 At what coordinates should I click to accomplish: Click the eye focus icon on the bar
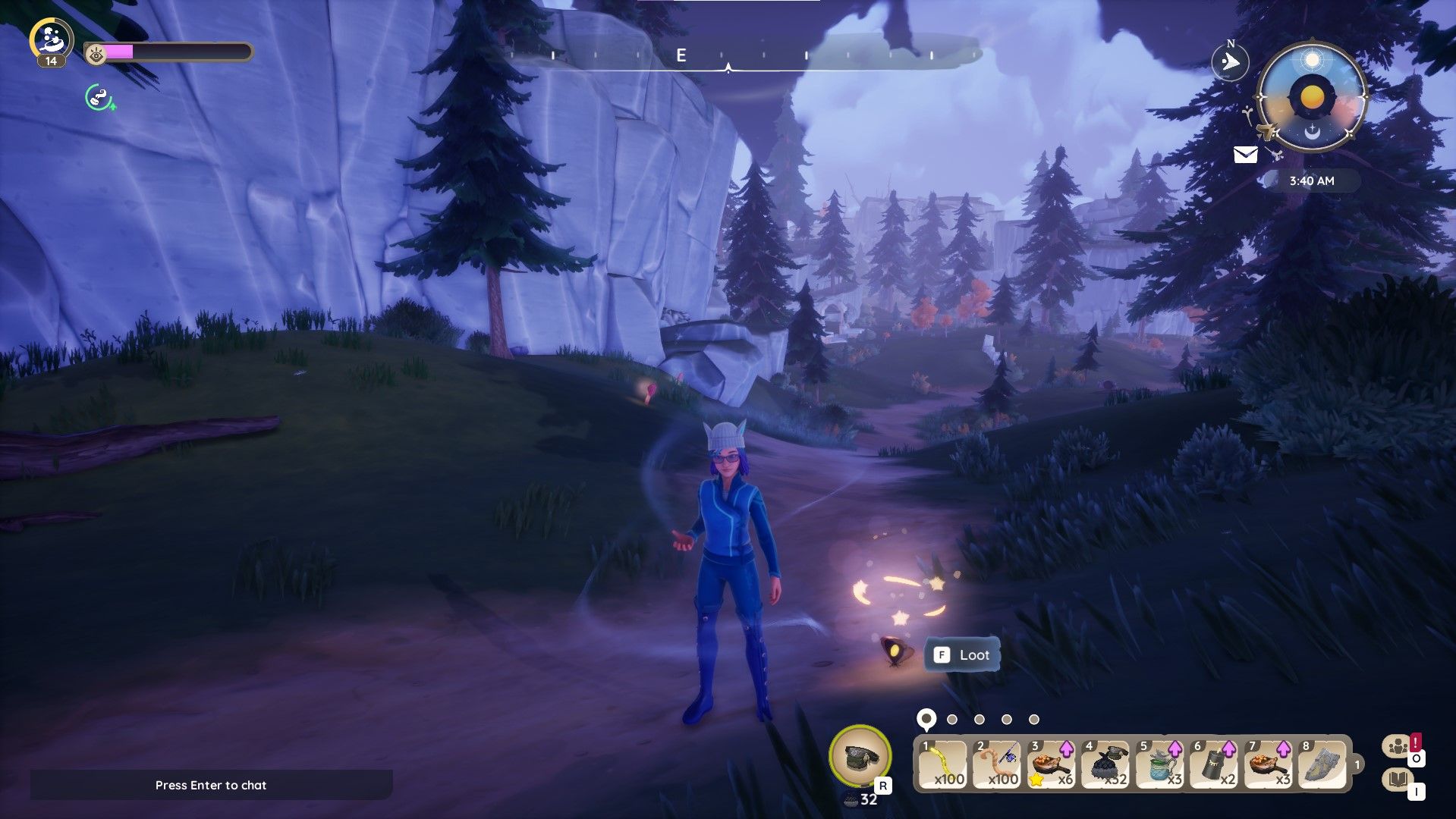tap(96, 53)
